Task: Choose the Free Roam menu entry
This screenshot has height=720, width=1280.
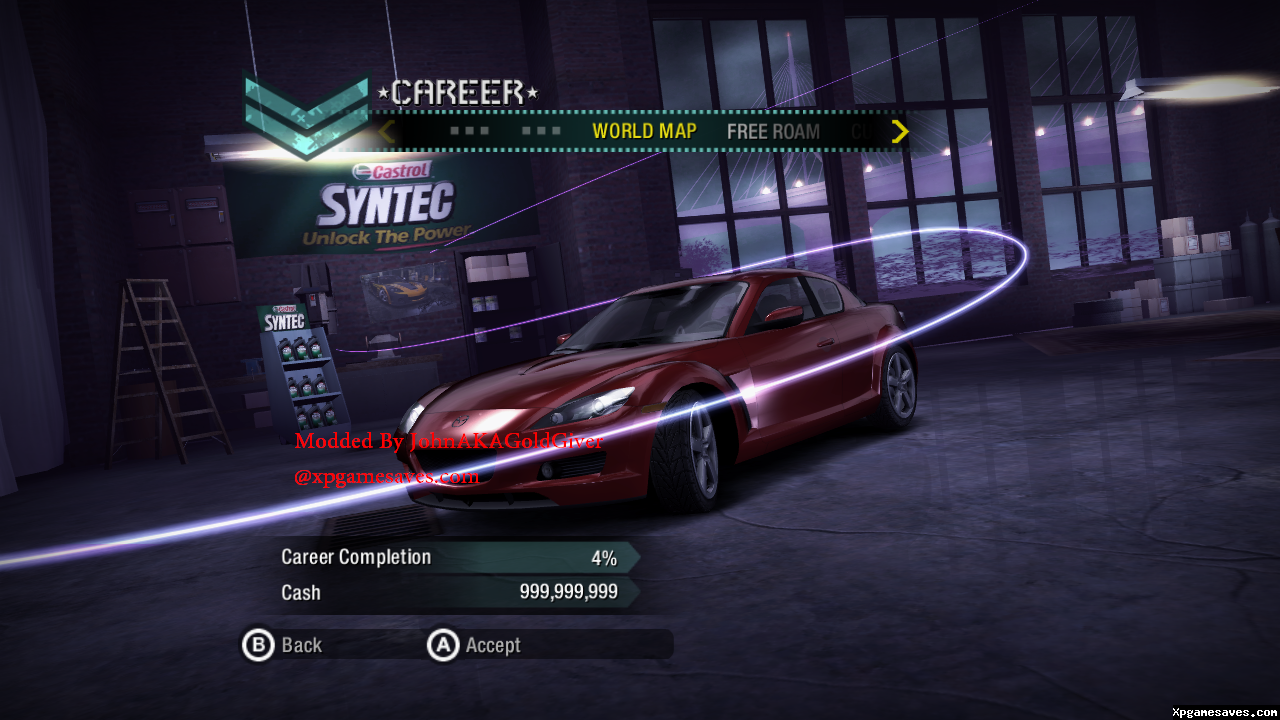Action: (x=773, y=131)
